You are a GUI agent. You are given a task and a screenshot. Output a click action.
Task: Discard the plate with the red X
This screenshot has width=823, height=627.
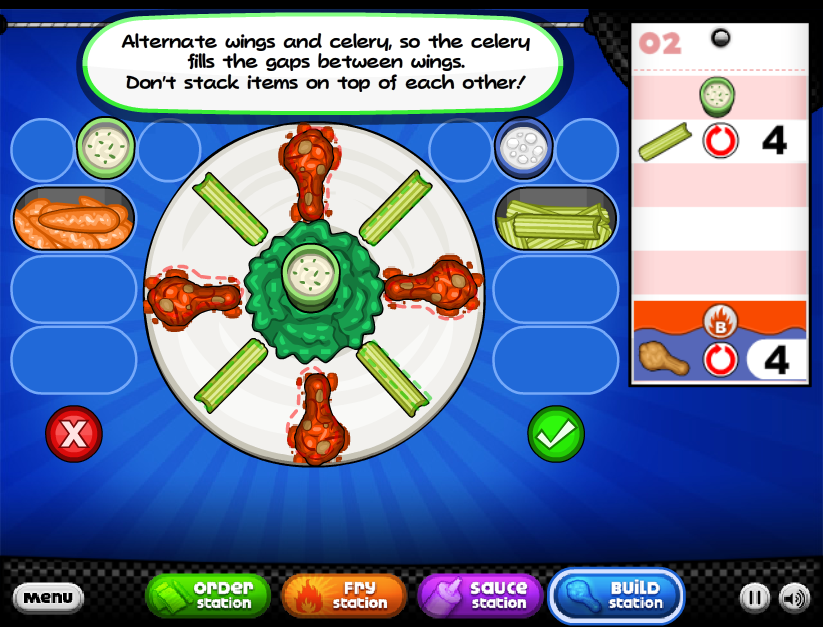click(74, 433)
